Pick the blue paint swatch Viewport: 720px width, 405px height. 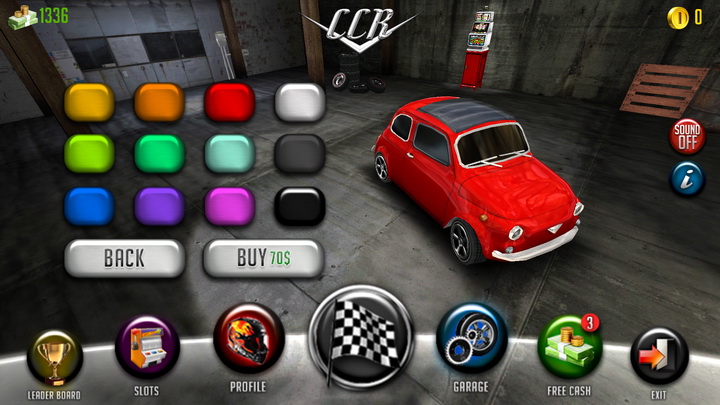pos(90,206)
